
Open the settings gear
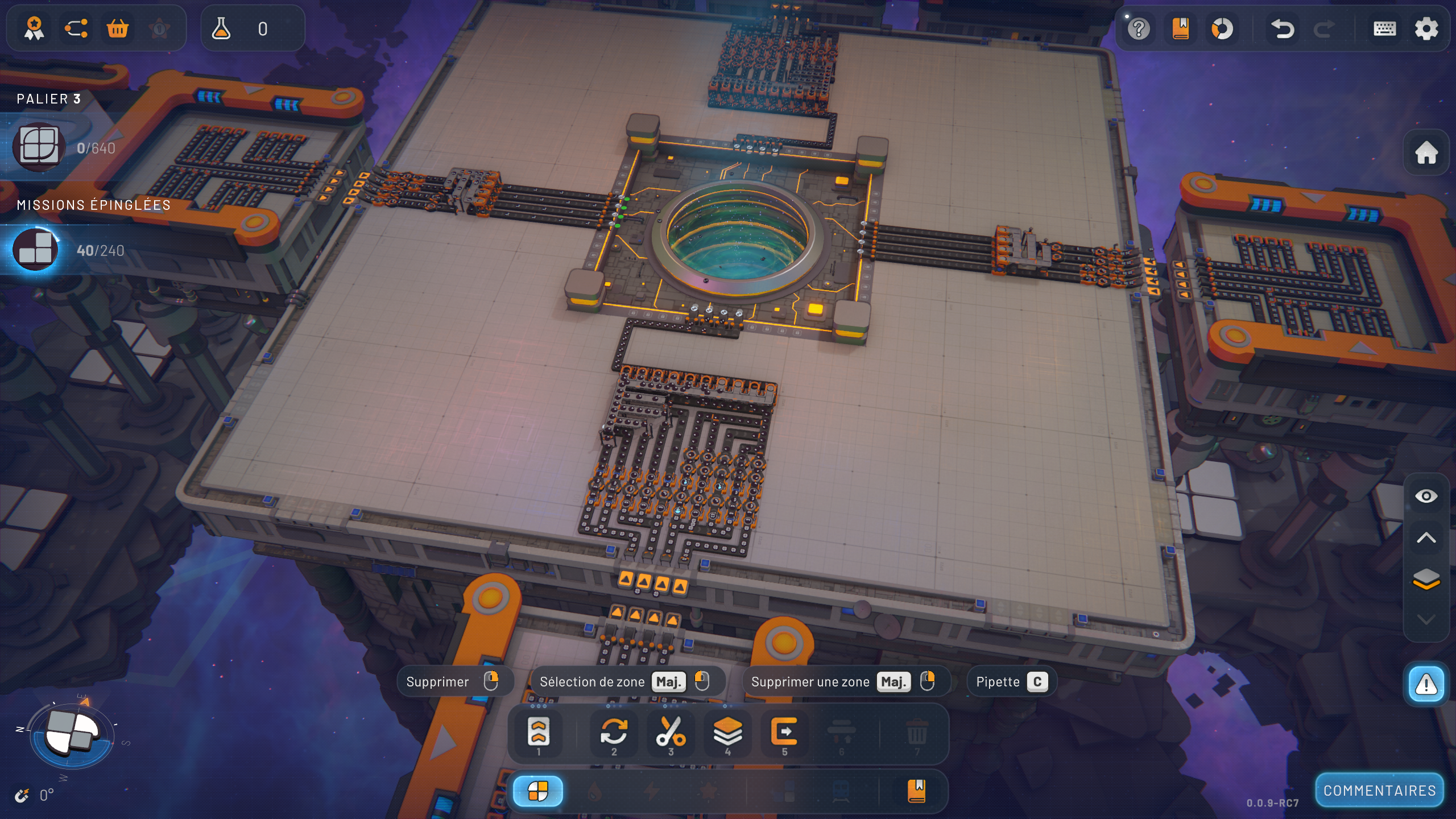1426,28
